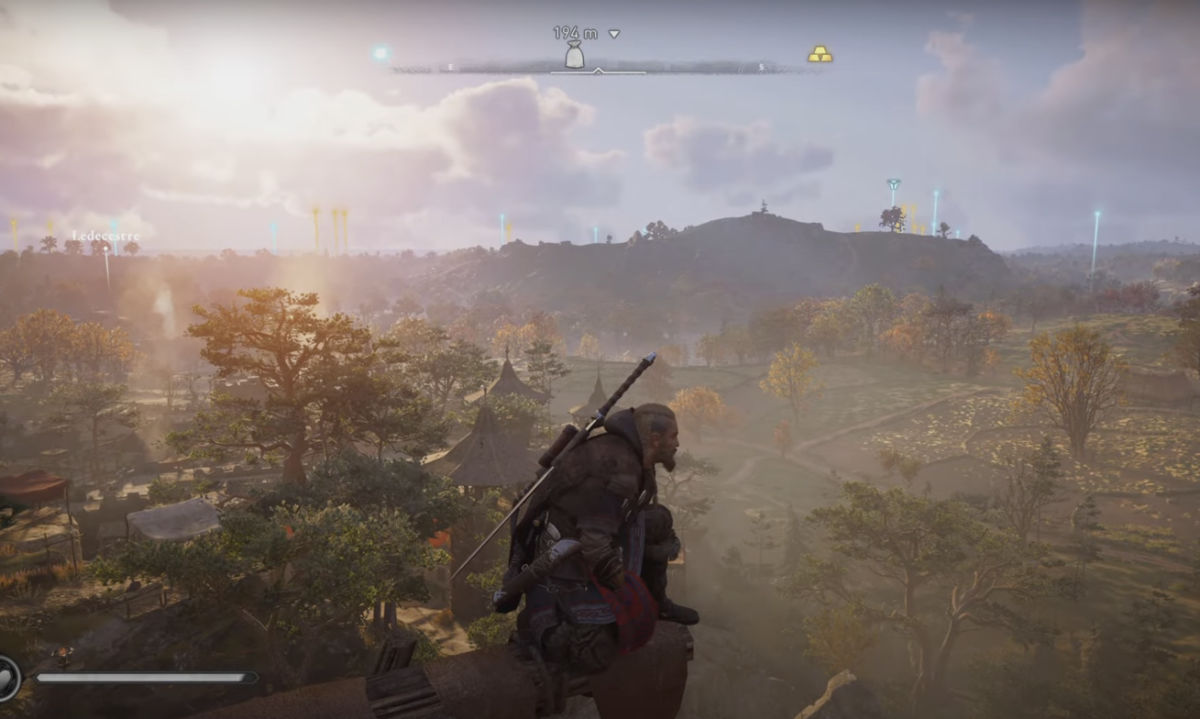The image size is (1200, 719).
Task: Select the heart ration icon
Action: 8,677
